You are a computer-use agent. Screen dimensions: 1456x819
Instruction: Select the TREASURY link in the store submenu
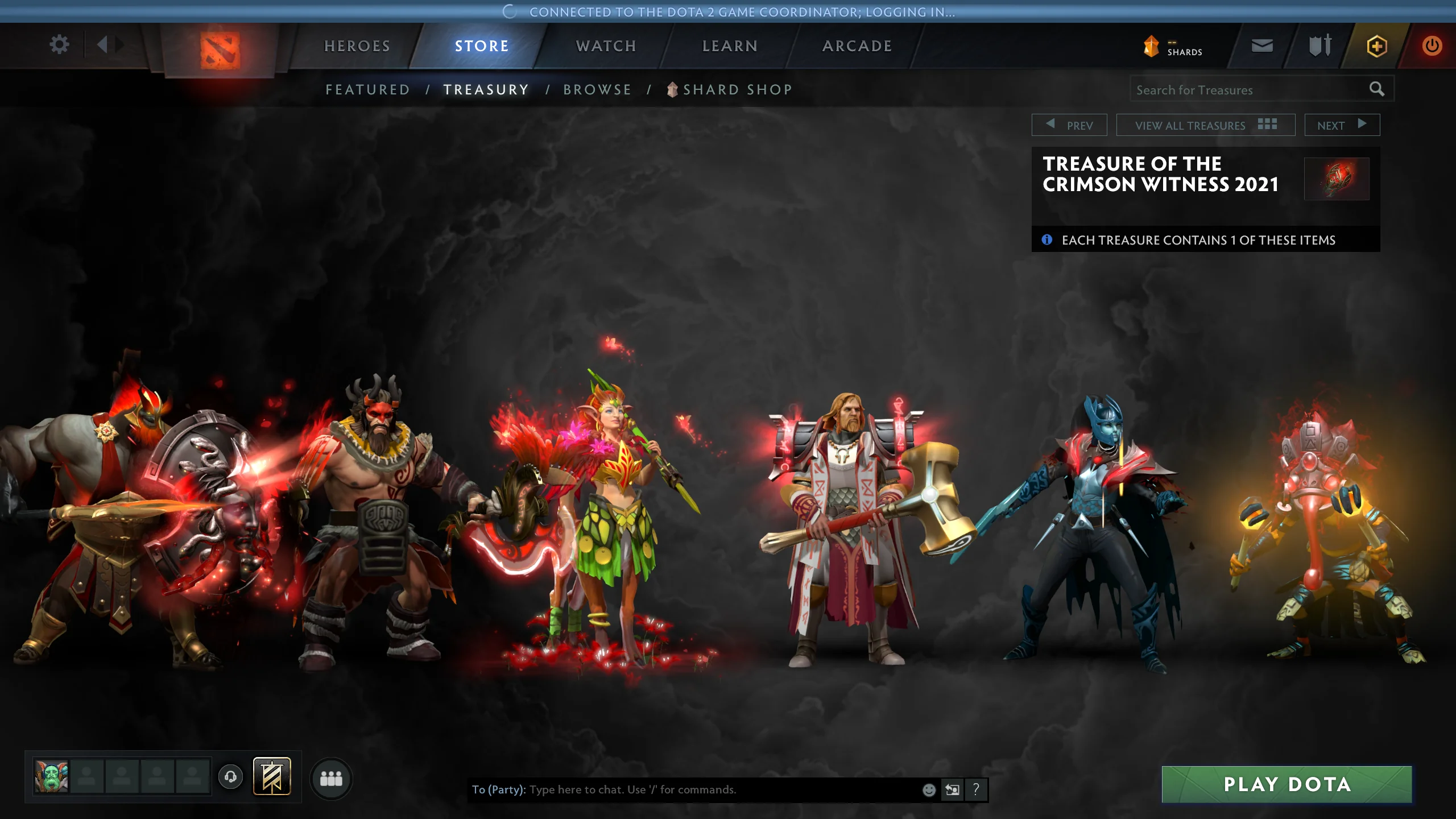point(486,89)
